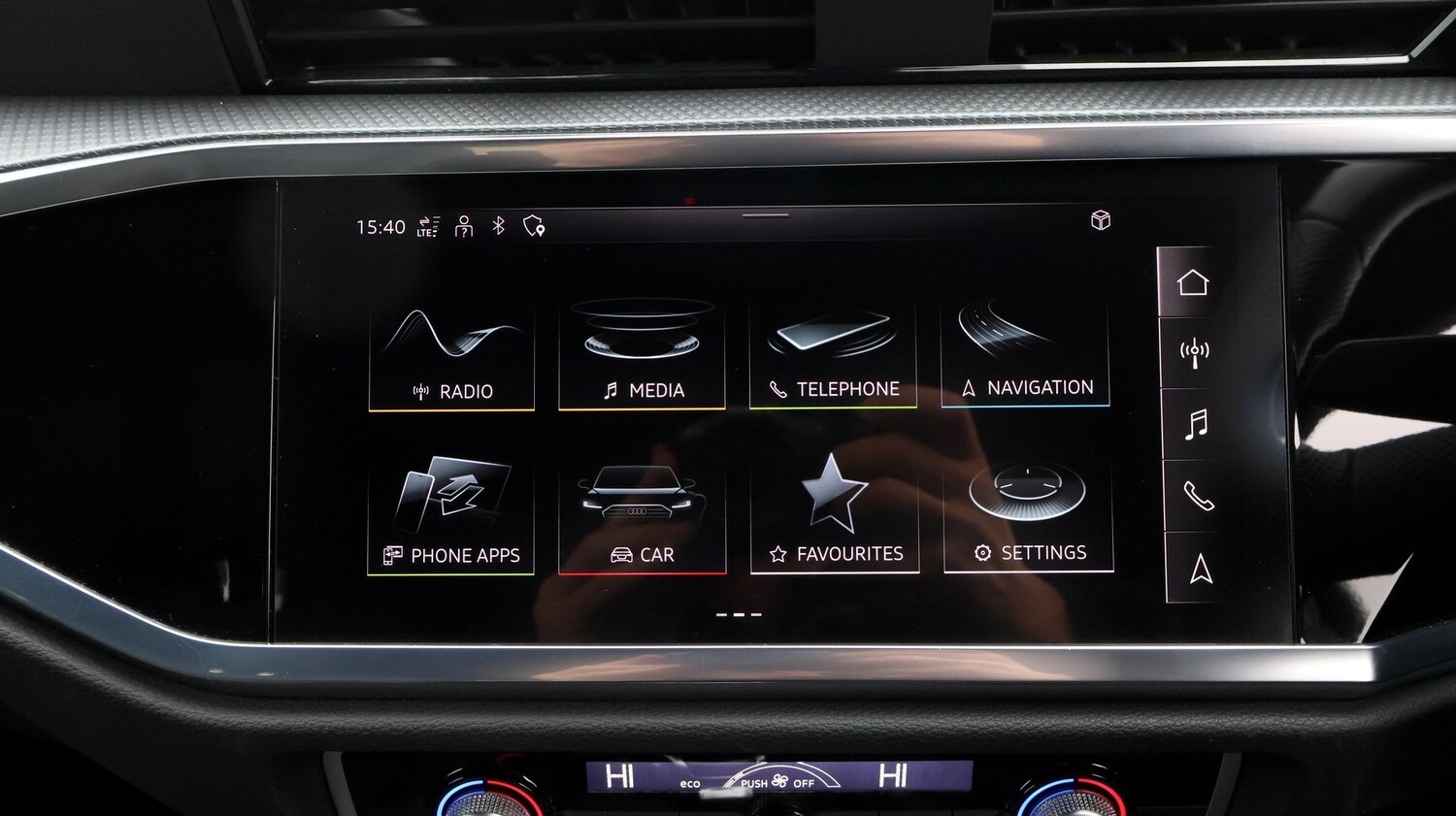Image resolution: width=1456 pixels, height=816 pixels.
Task: Tap the Bluetooth status icon
Action: click(x=498, y=226)
